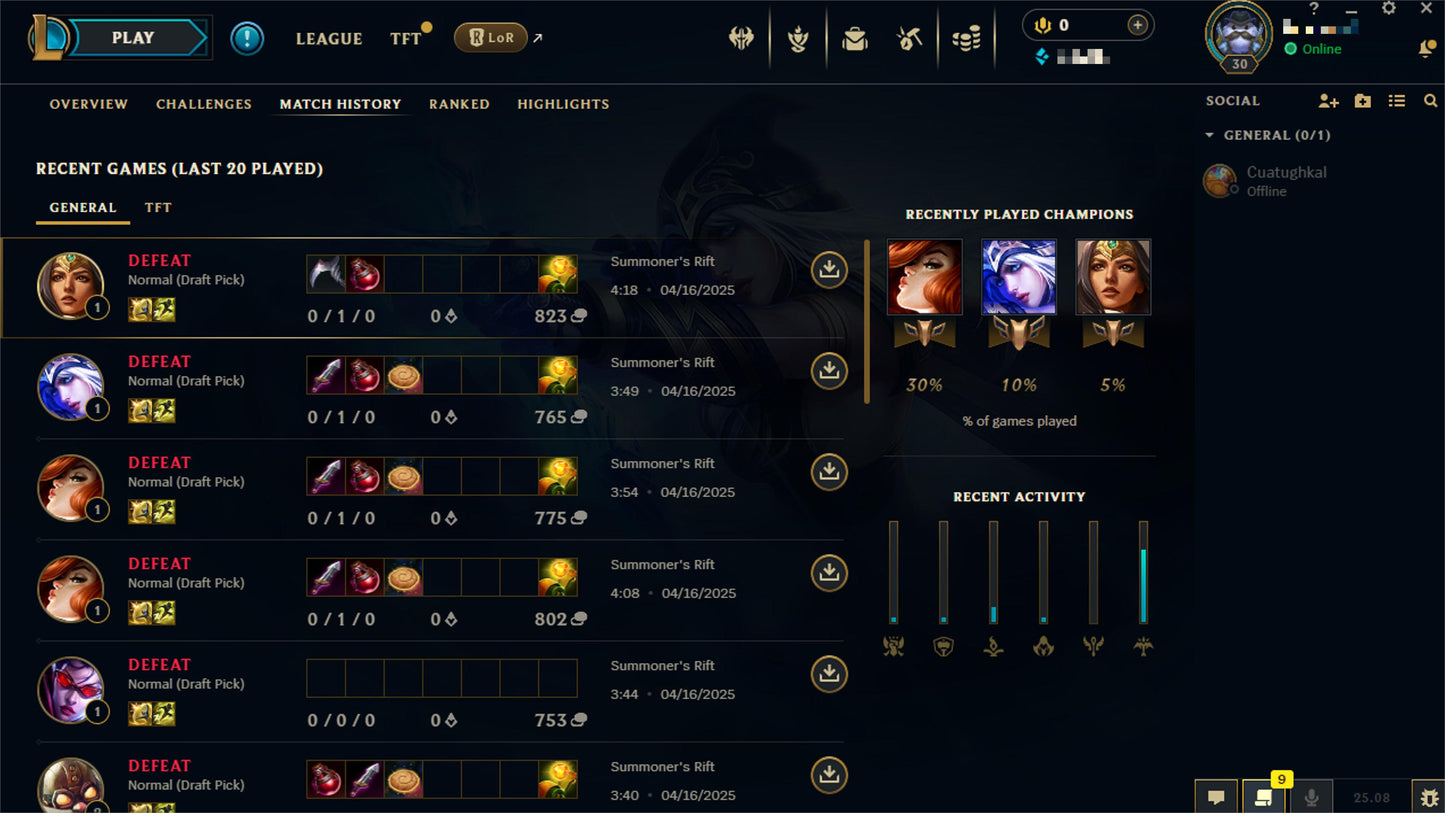This screenshot has height=813, width=1445.
Task: Toggle the microphone icon in bottom bar
Action: pyautogui.click(x=1310, y=797)
